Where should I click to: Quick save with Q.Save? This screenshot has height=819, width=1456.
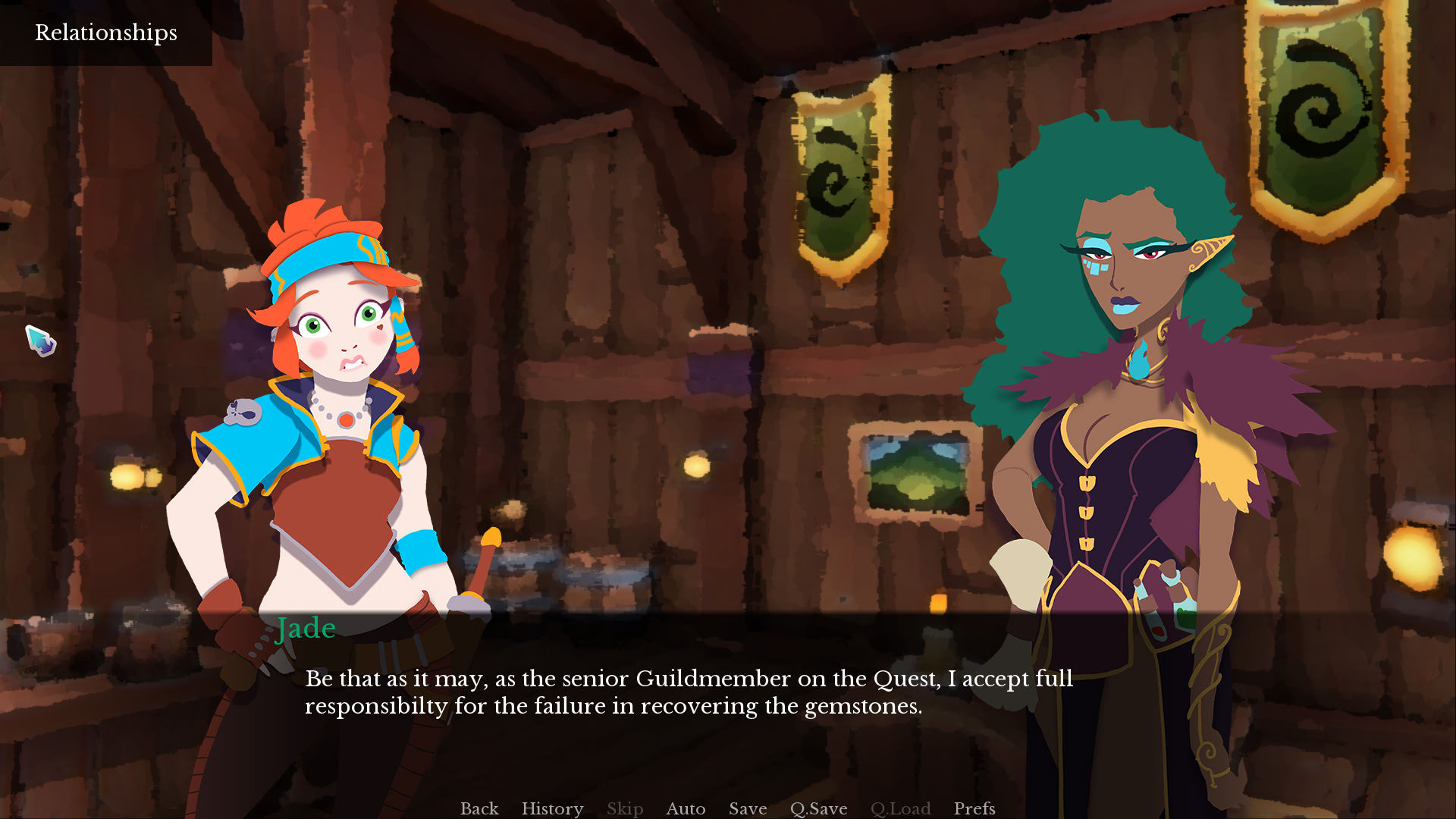pos(818,808)
